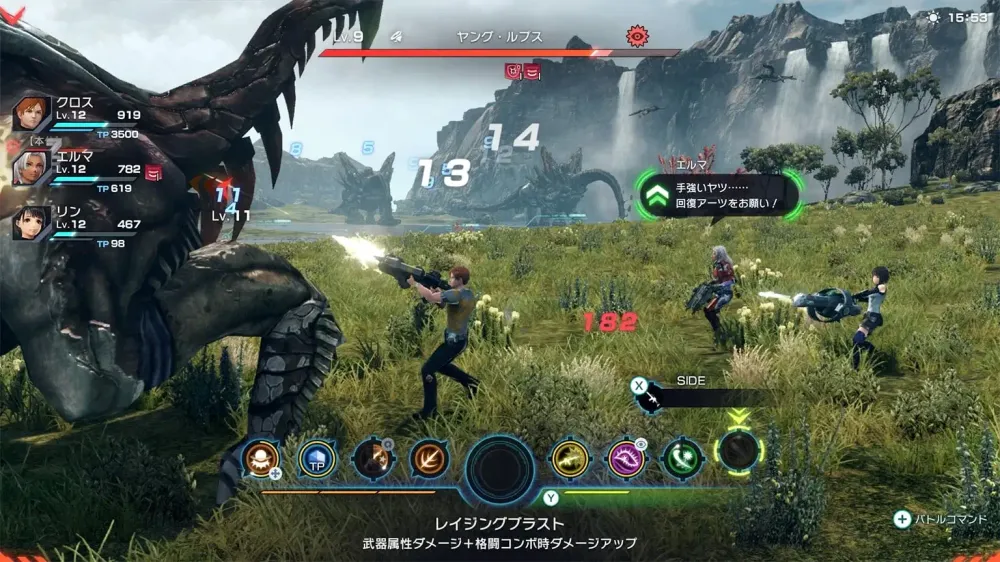Select party member エルマ portrait

click(32, 168)
